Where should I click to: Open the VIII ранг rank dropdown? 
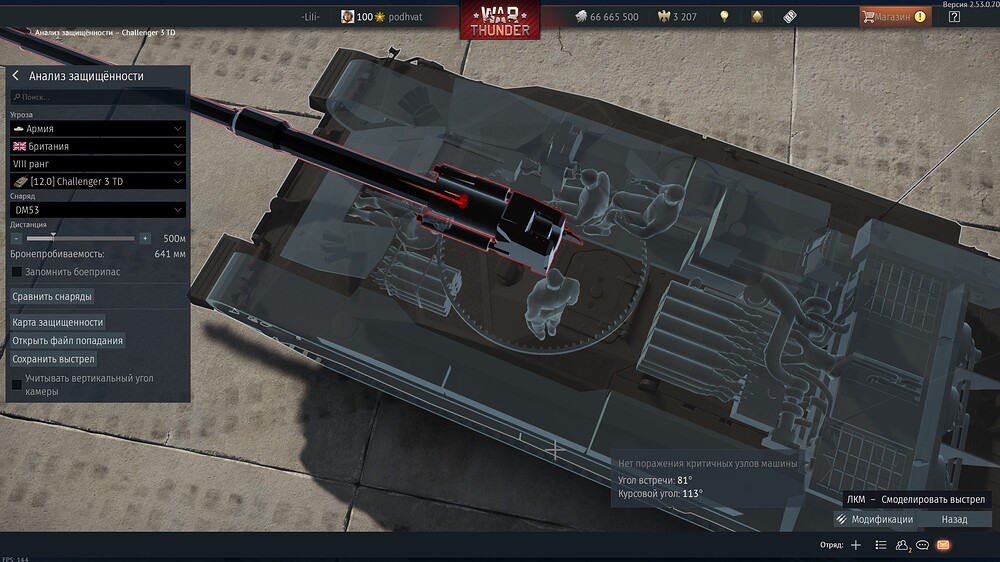(97, 163)
